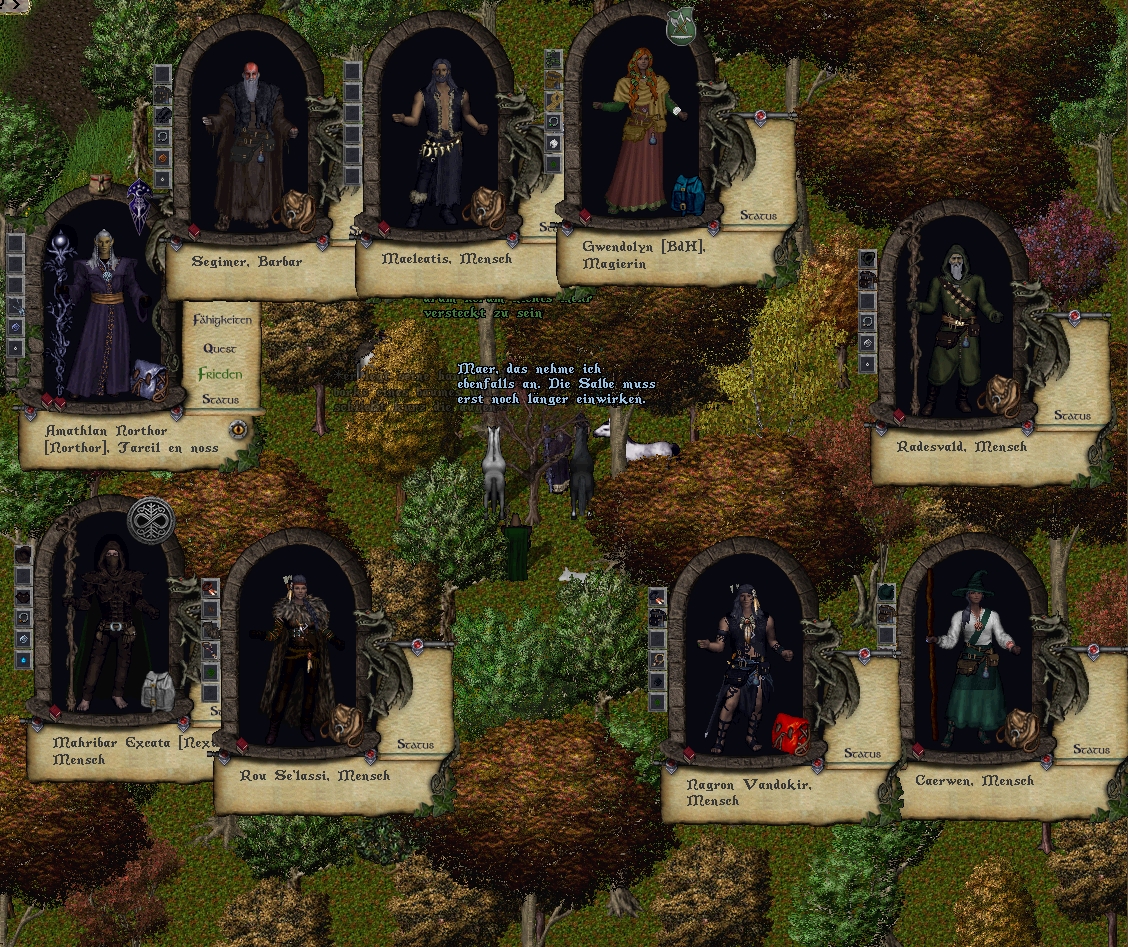Click the infinity emblem on Mahribar's paperdoll
Image resolution: width=1128 pixels, height=947 pixels.
click(151, 521)
